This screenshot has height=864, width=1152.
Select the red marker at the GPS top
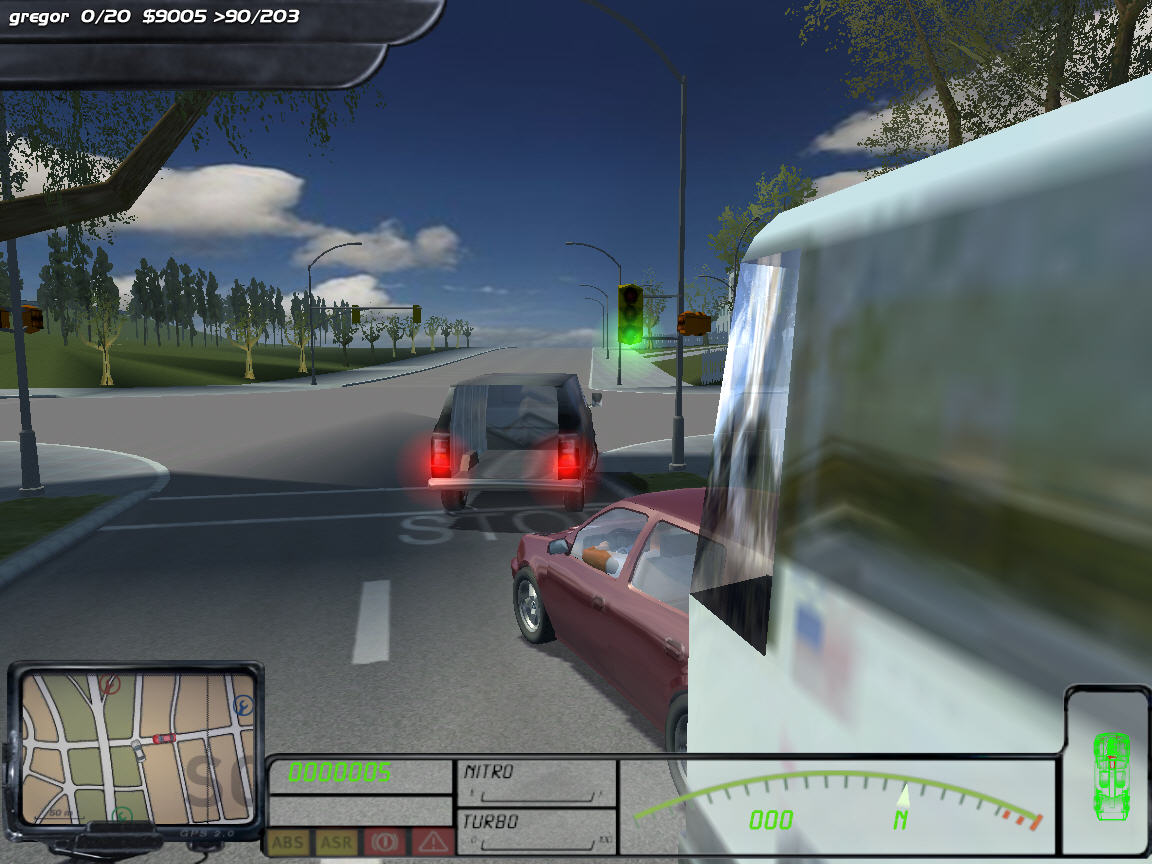109,685
